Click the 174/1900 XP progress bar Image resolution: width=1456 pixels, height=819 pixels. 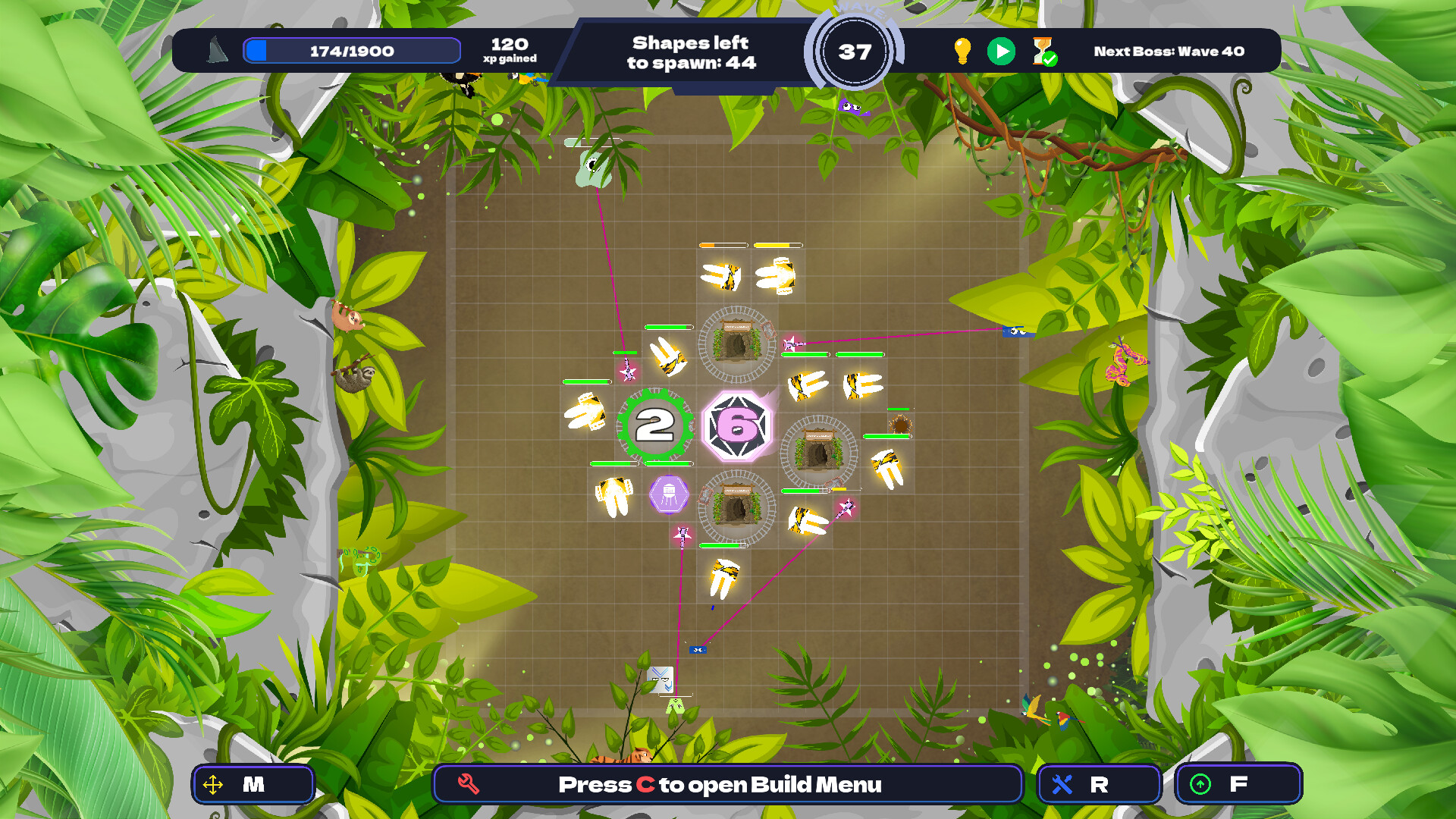click(x=351, y=50)
